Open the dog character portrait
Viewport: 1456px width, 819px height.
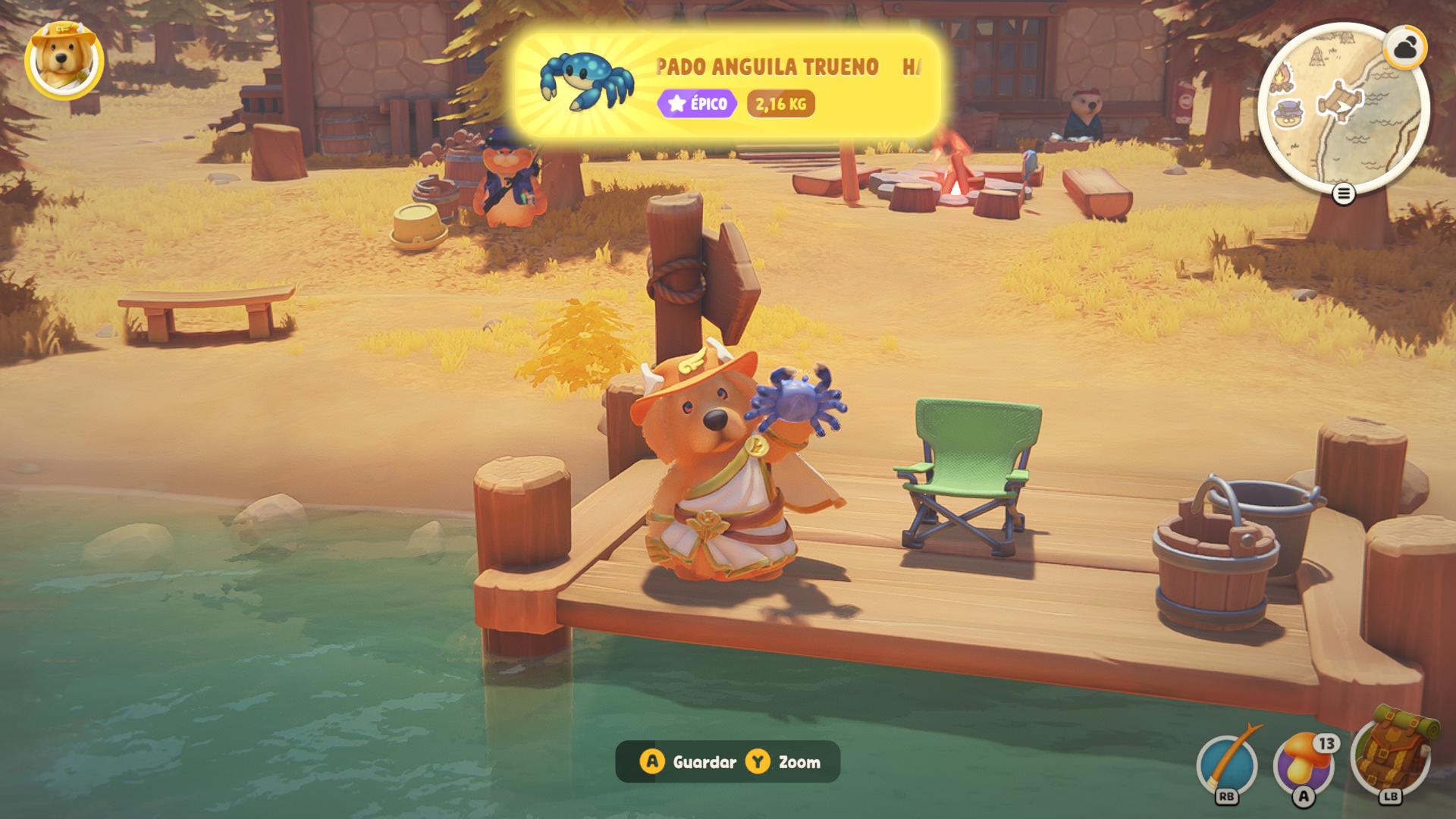click(64, 60)
